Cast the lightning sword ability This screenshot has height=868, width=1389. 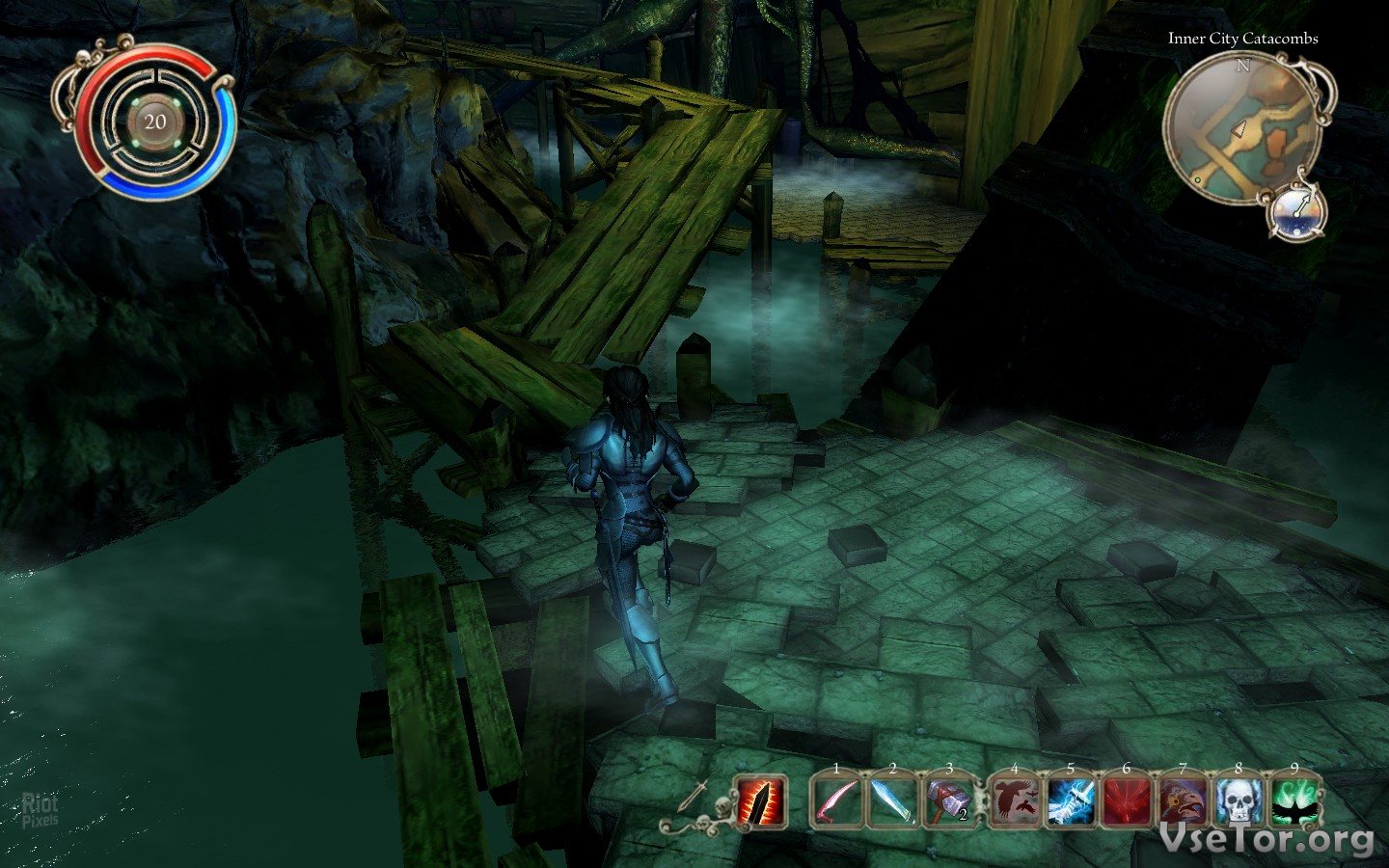pos(1070,803)
